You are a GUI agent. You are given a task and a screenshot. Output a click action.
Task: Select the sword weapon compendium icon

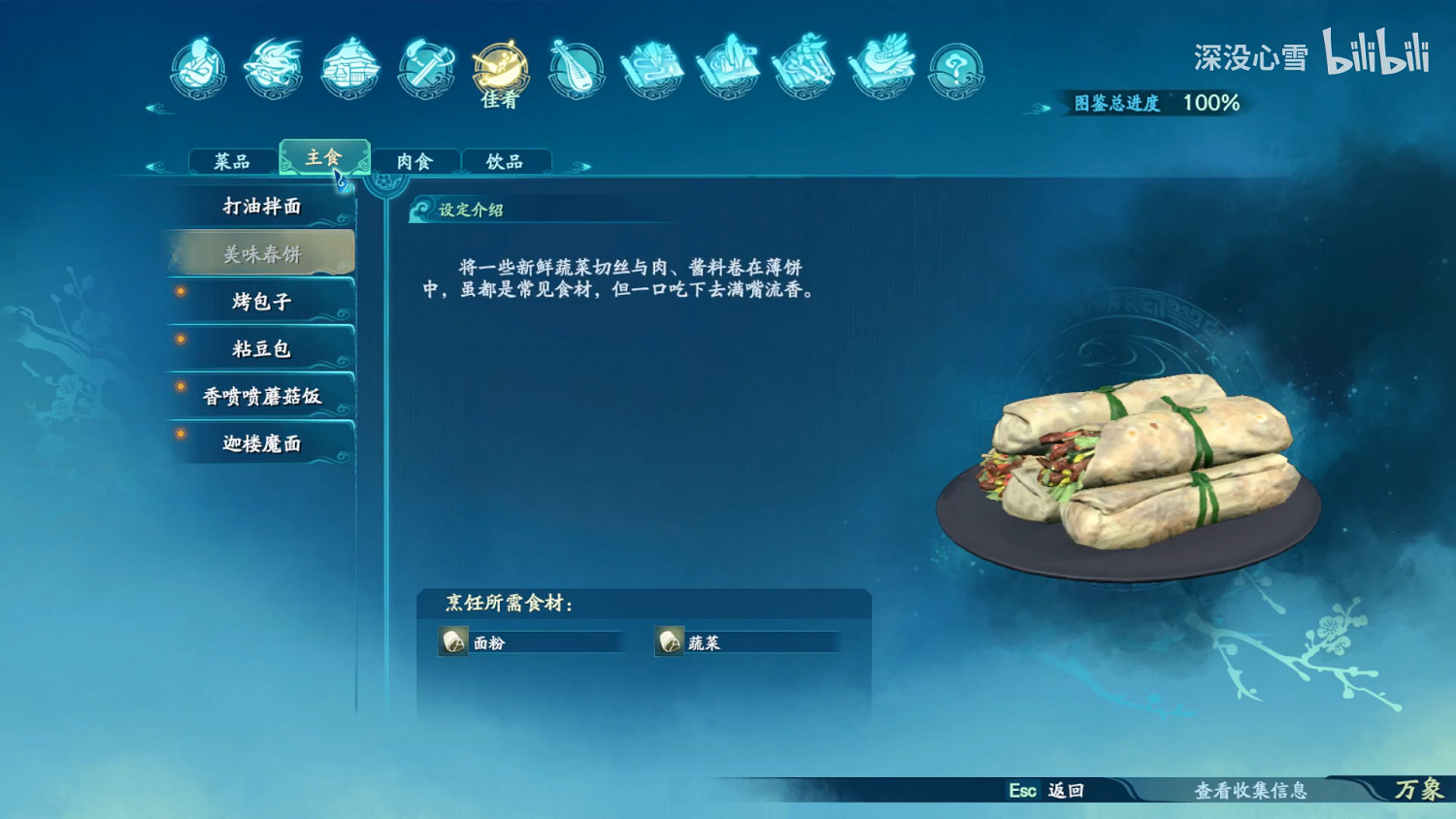click(425, 68)
